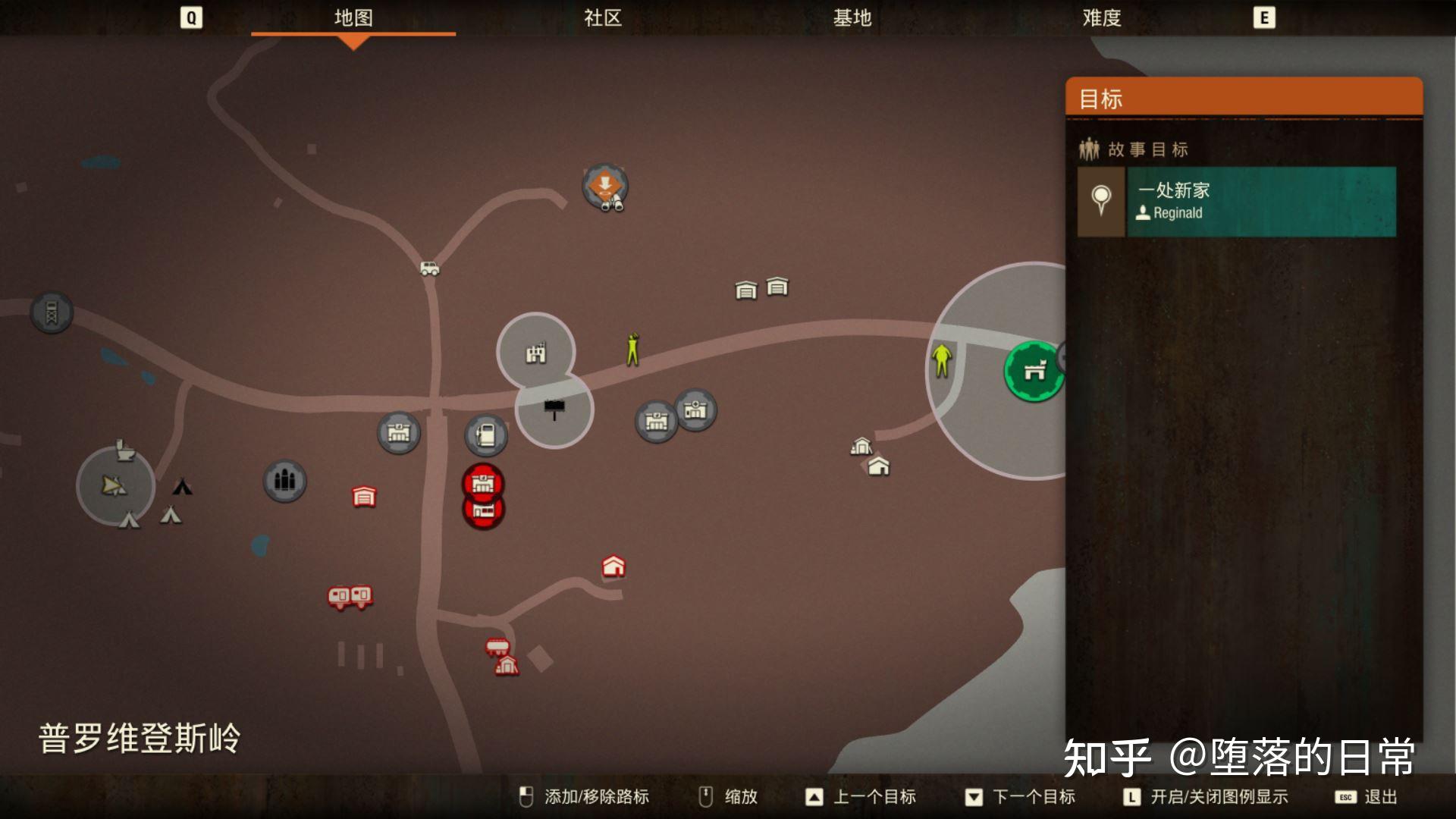This screenshot has width=1456, height=819.
Task: Open the 基地 tab
Action: pyautogui.click(x=854, y=19)
